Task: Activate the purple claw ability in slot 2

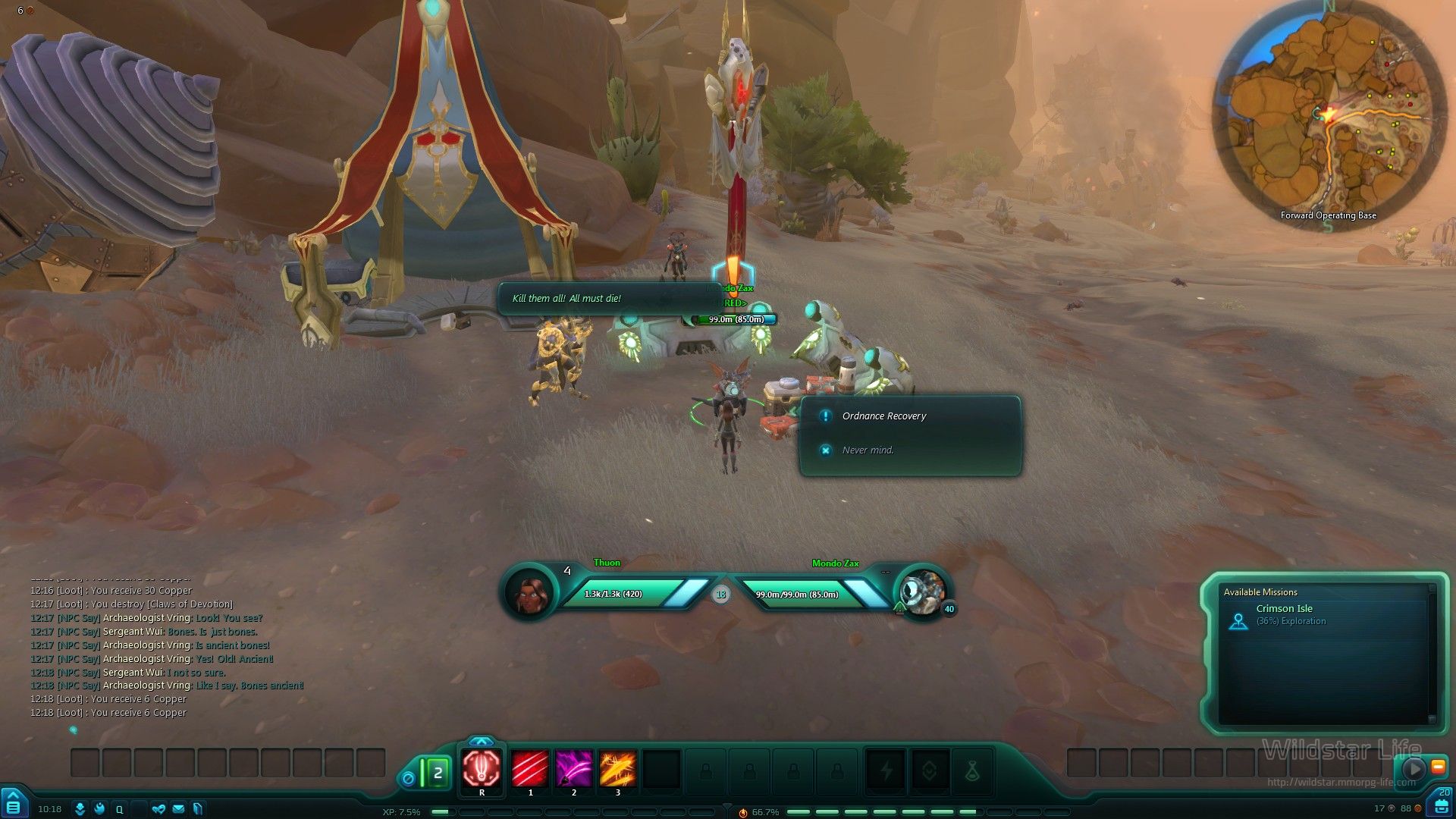Action: pyautogui.click(x=574, y=769)
